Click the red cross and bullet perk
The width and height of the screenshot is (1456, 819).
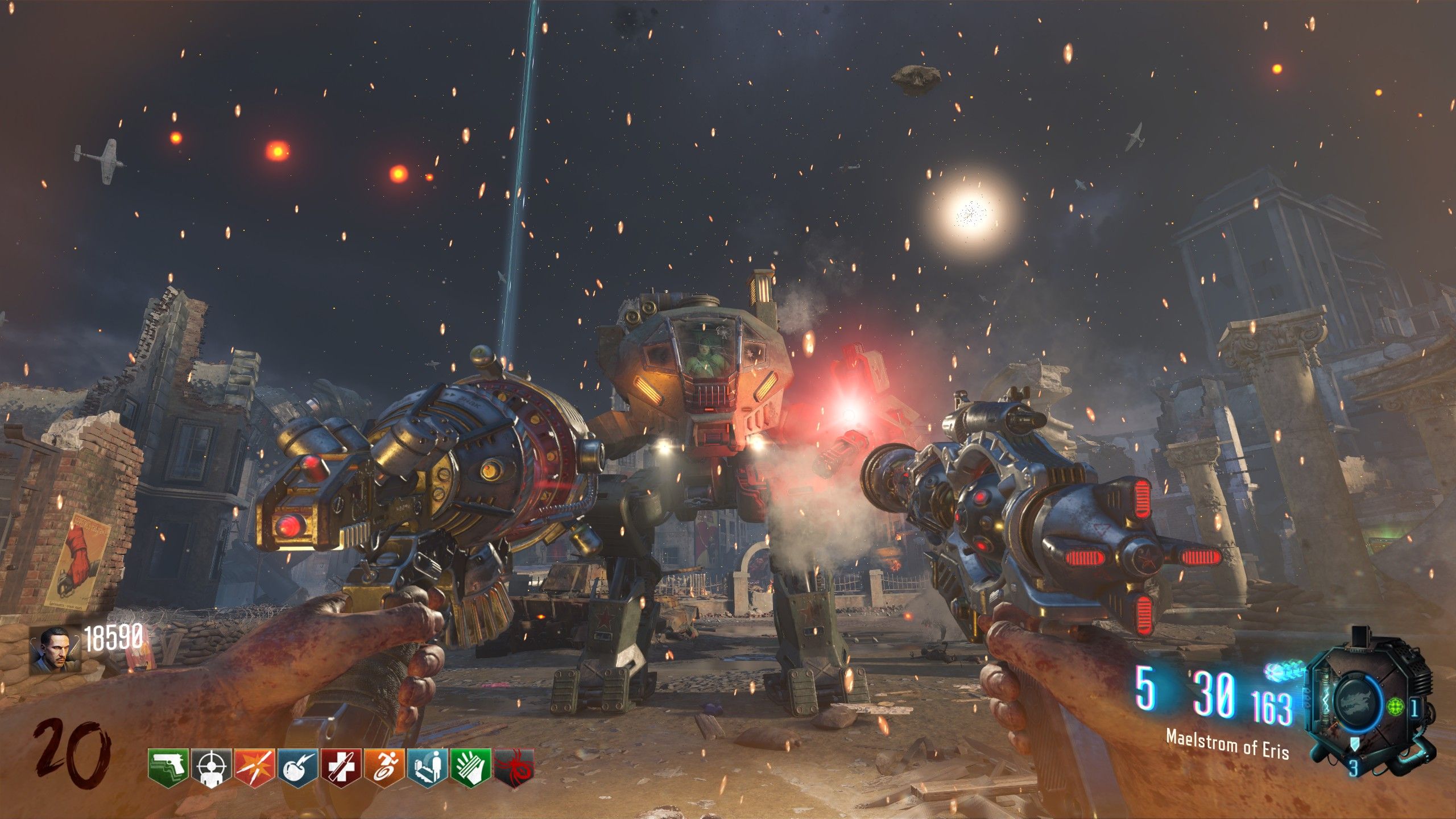point(341,768)
